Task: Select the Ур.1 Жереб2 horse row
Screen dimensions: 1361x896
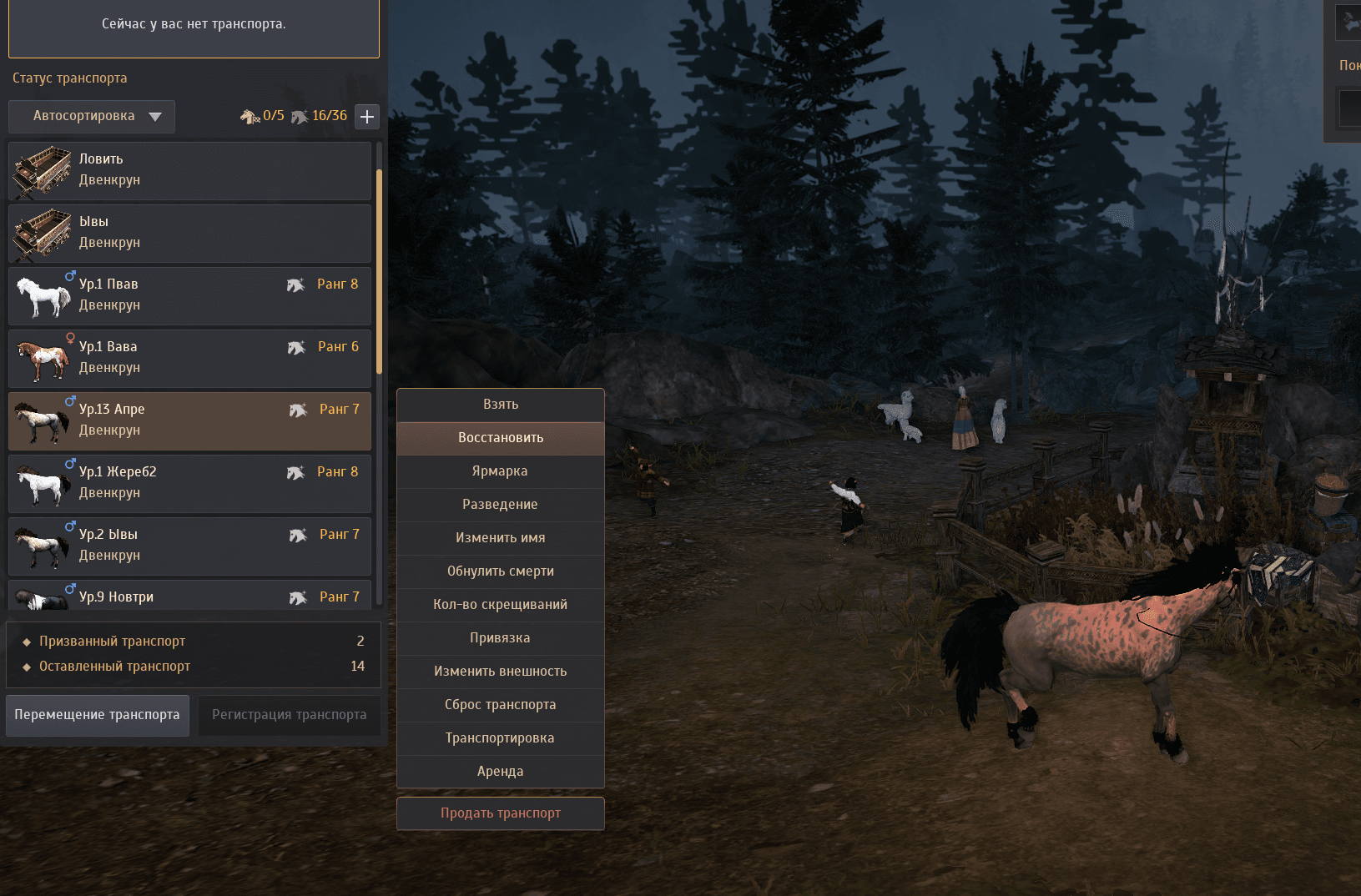Action: [189, 483]
